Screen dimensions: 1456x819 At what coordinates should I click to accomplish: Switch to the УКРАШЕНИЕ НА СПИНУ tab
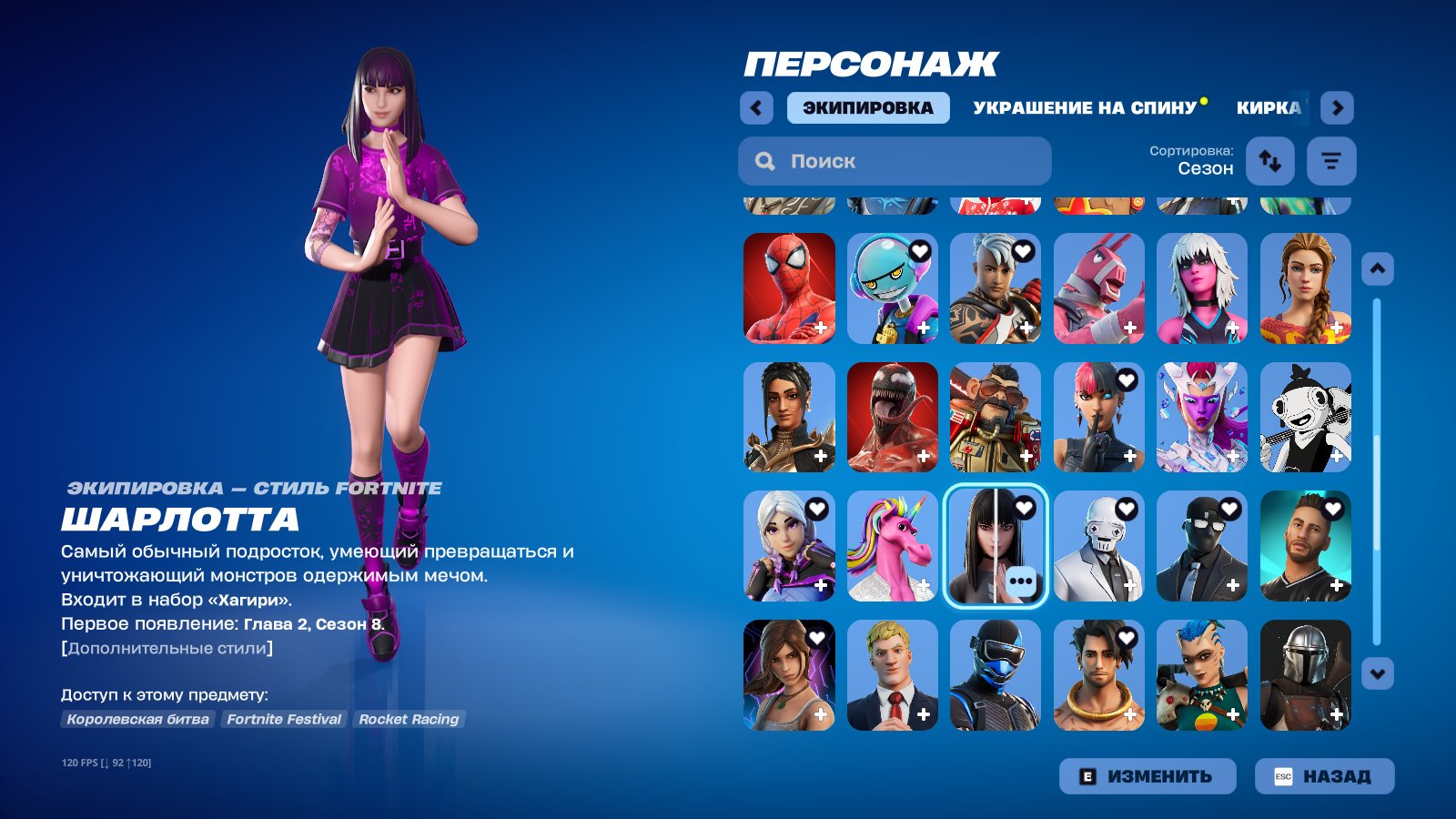point(1083,106)
